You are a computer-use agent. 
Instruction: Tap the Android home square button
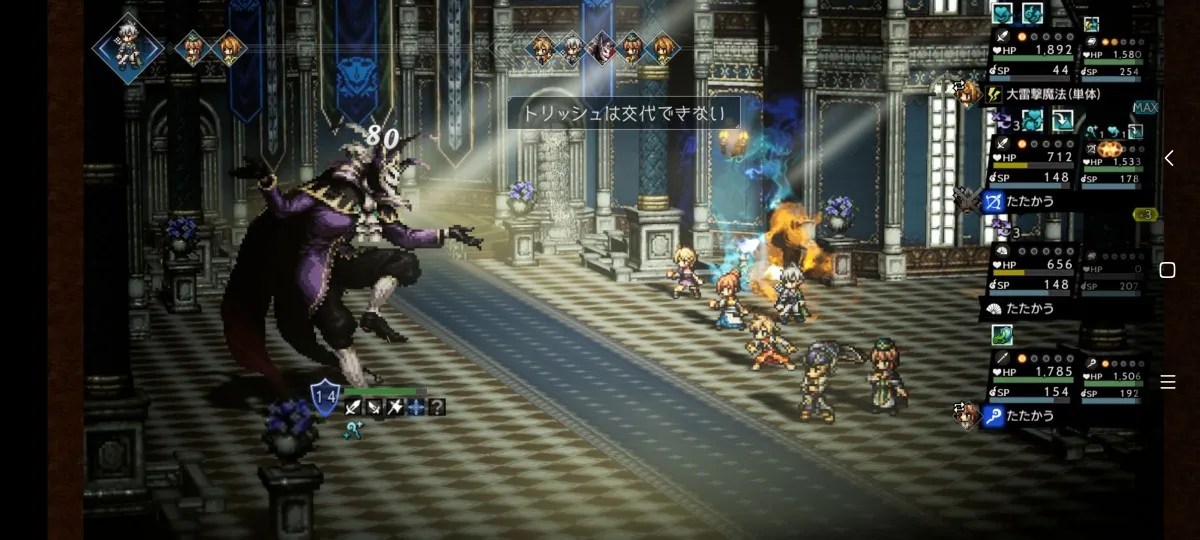[x=1168, y=270]
